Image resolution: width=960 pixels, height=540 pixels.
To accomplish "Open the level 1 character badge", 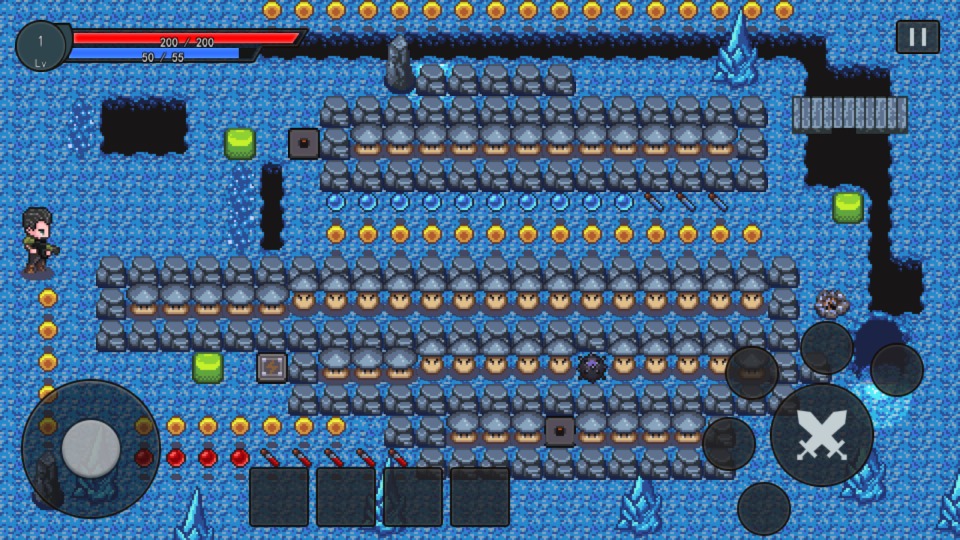I will coord(41,46).
